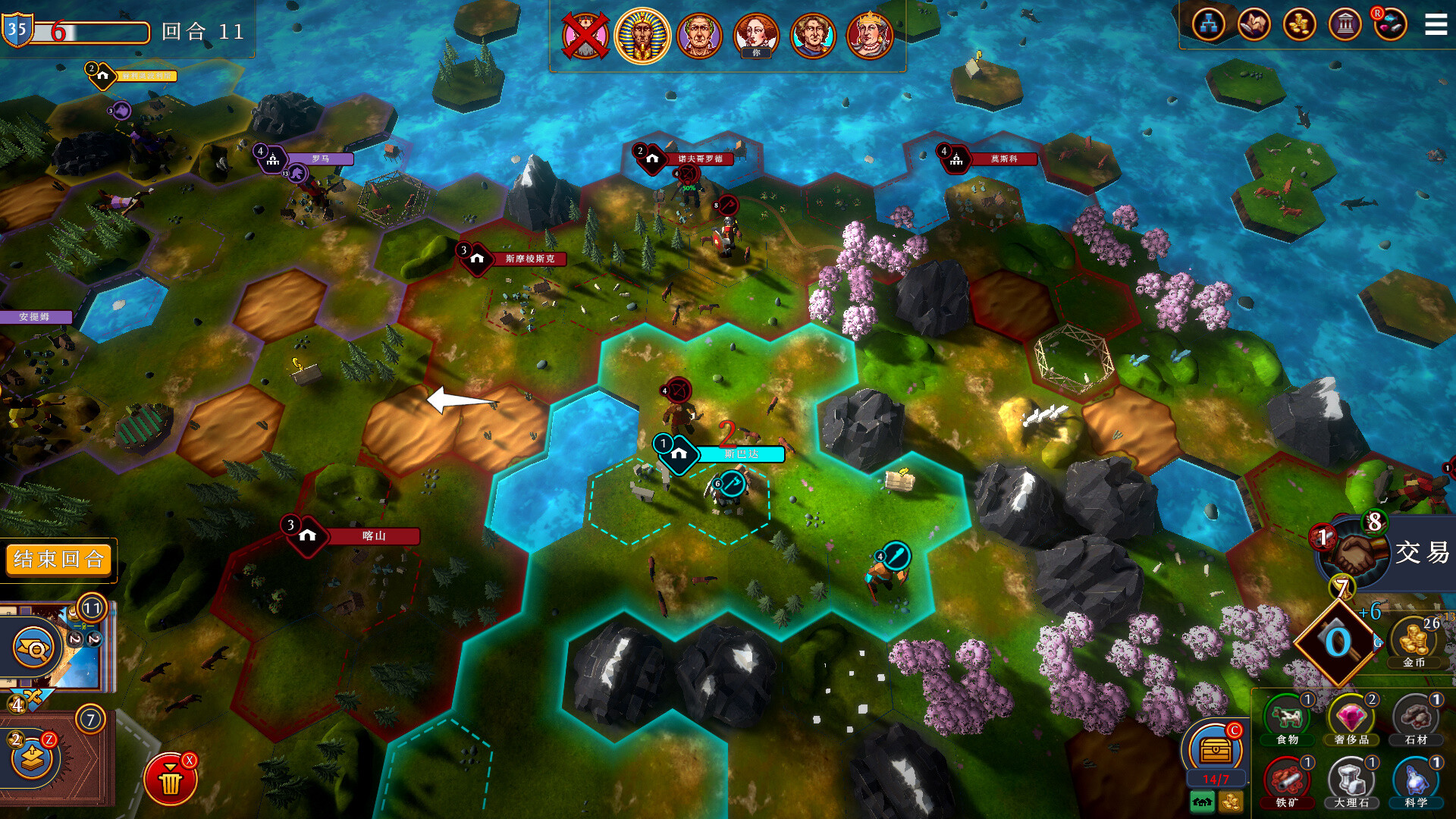Open the hamburger main menu
1456x819 pixels.
1436,25
